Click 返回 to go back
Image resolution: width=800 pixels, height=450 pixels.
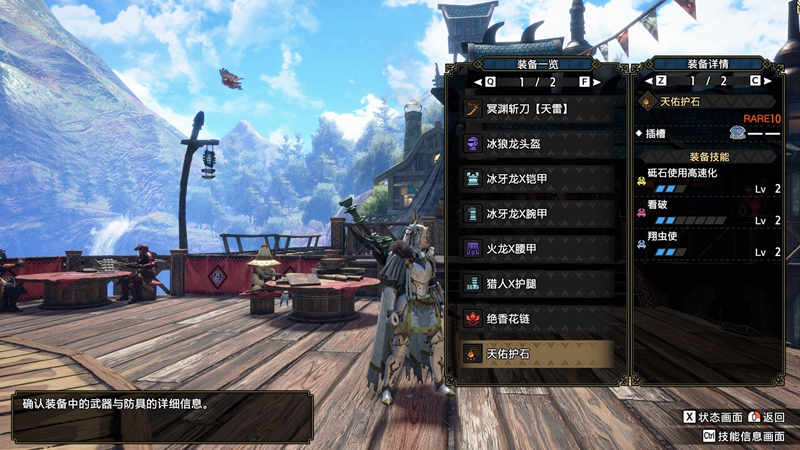[x=766, y=417]
